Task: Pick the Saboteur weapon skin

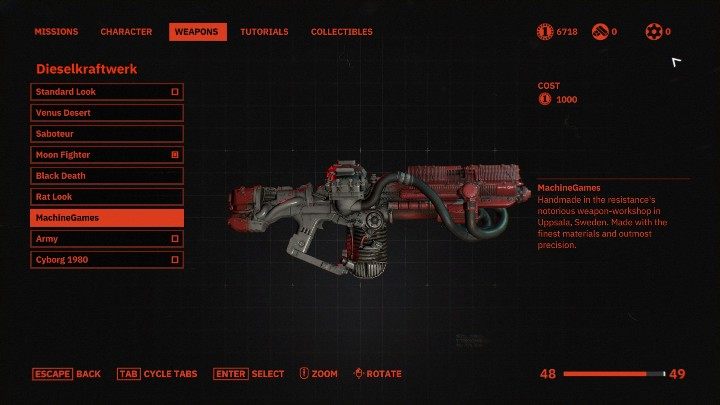Action: [x=106, y=134]
